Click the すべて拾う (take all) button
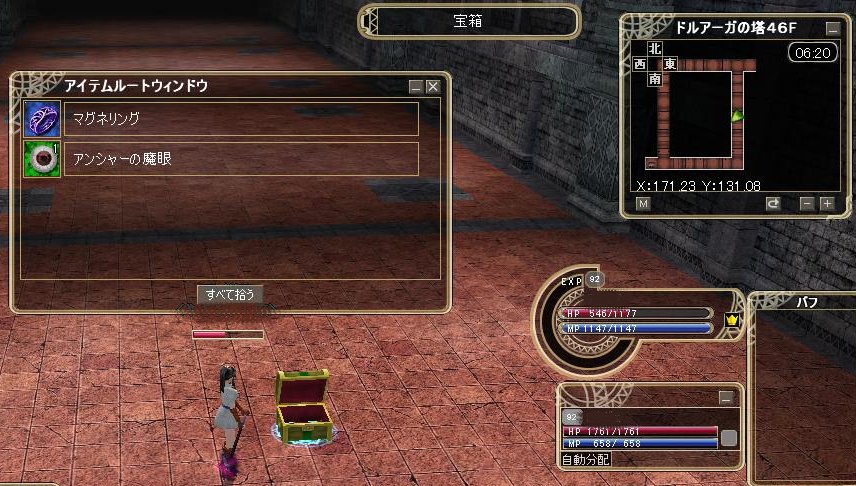Viewport: 856px width, 486px height. (x=231, y=294)
